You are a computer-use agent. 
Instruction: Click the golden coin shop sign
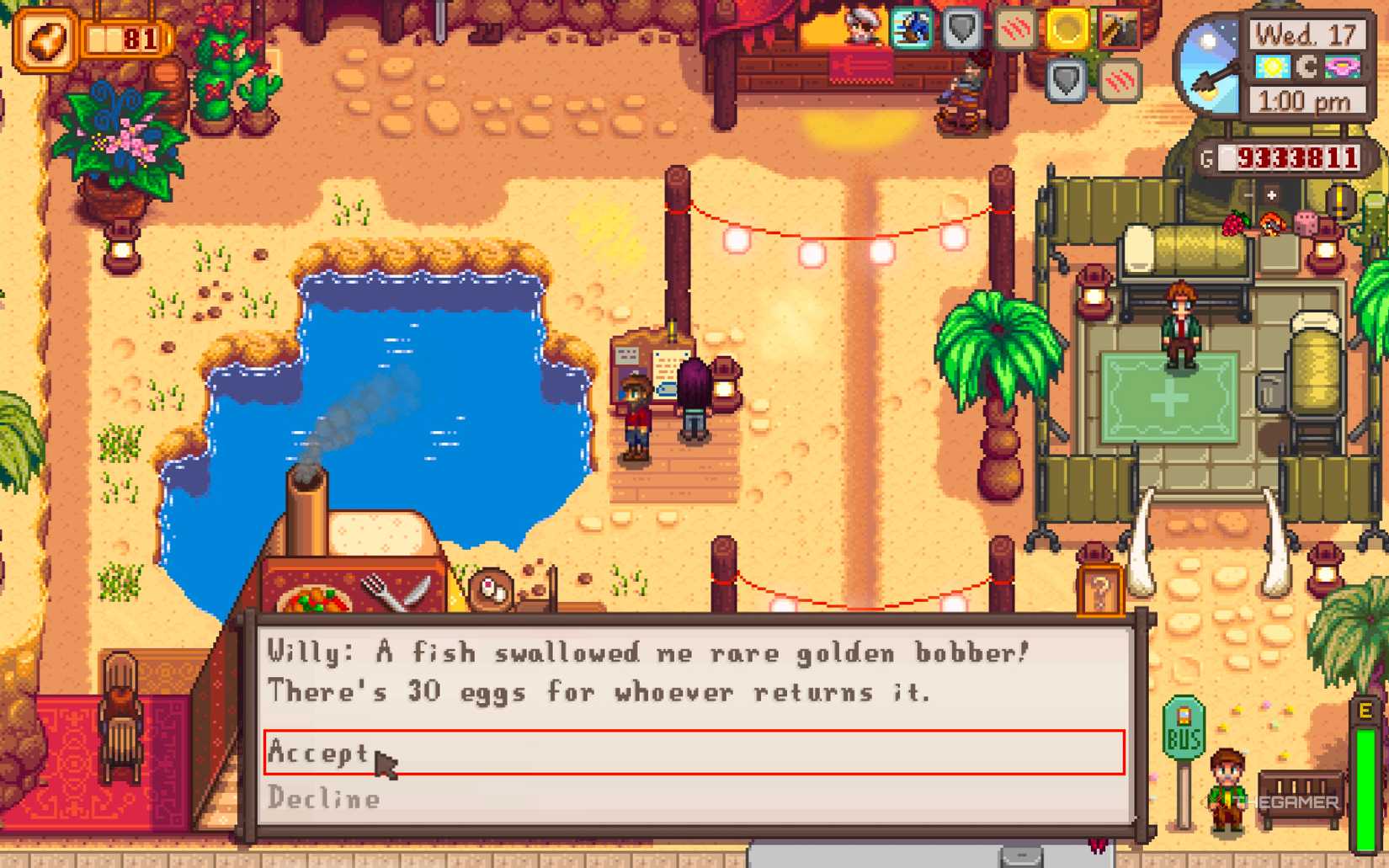1067,28
